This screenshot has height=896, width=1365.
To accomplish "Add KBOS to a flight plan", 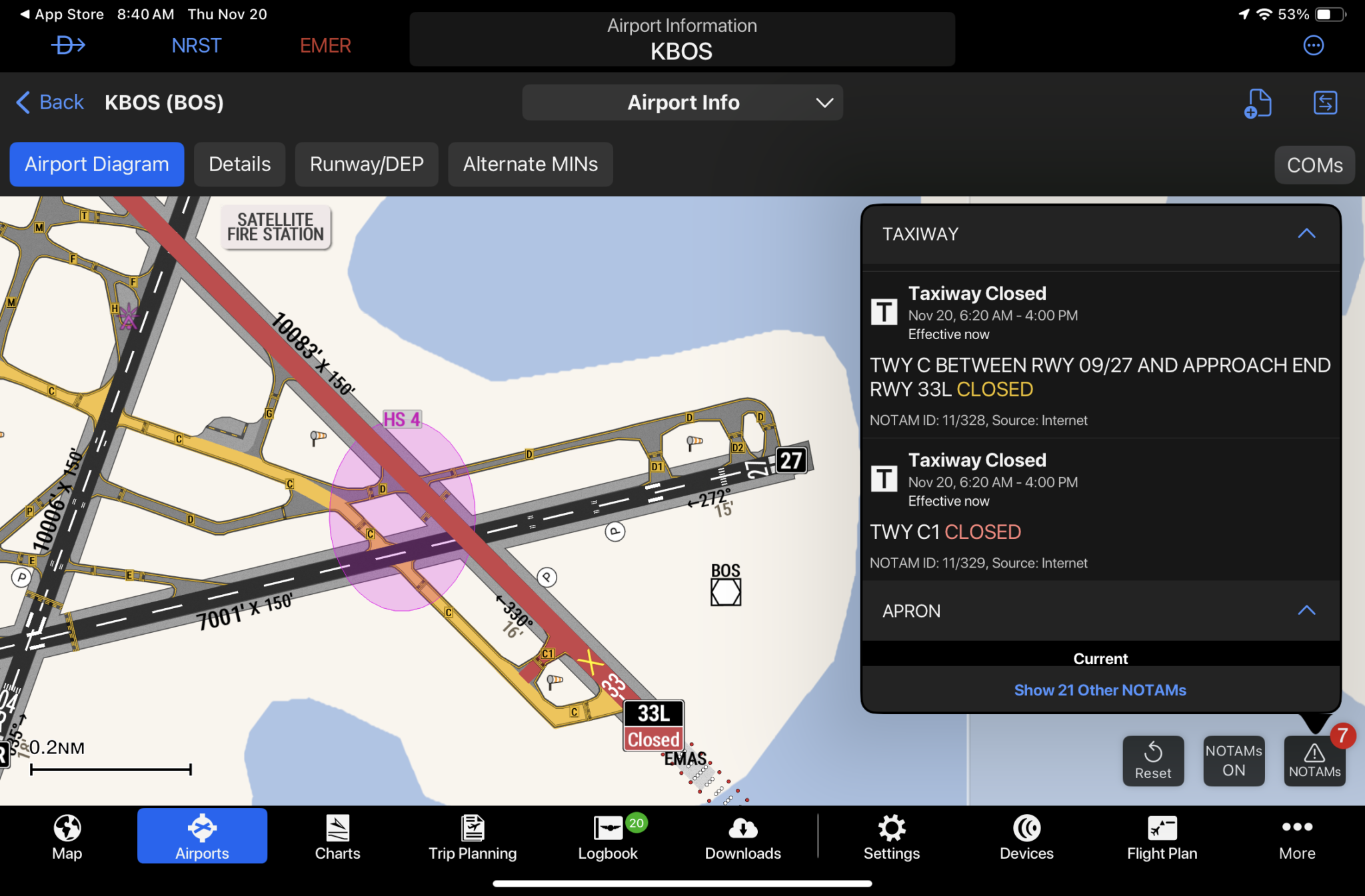I will point(1258,103).
